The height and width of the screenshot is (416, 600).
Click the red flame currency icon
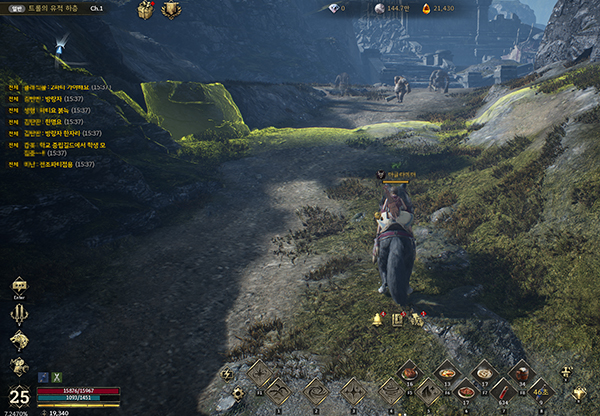click(425, 8)
